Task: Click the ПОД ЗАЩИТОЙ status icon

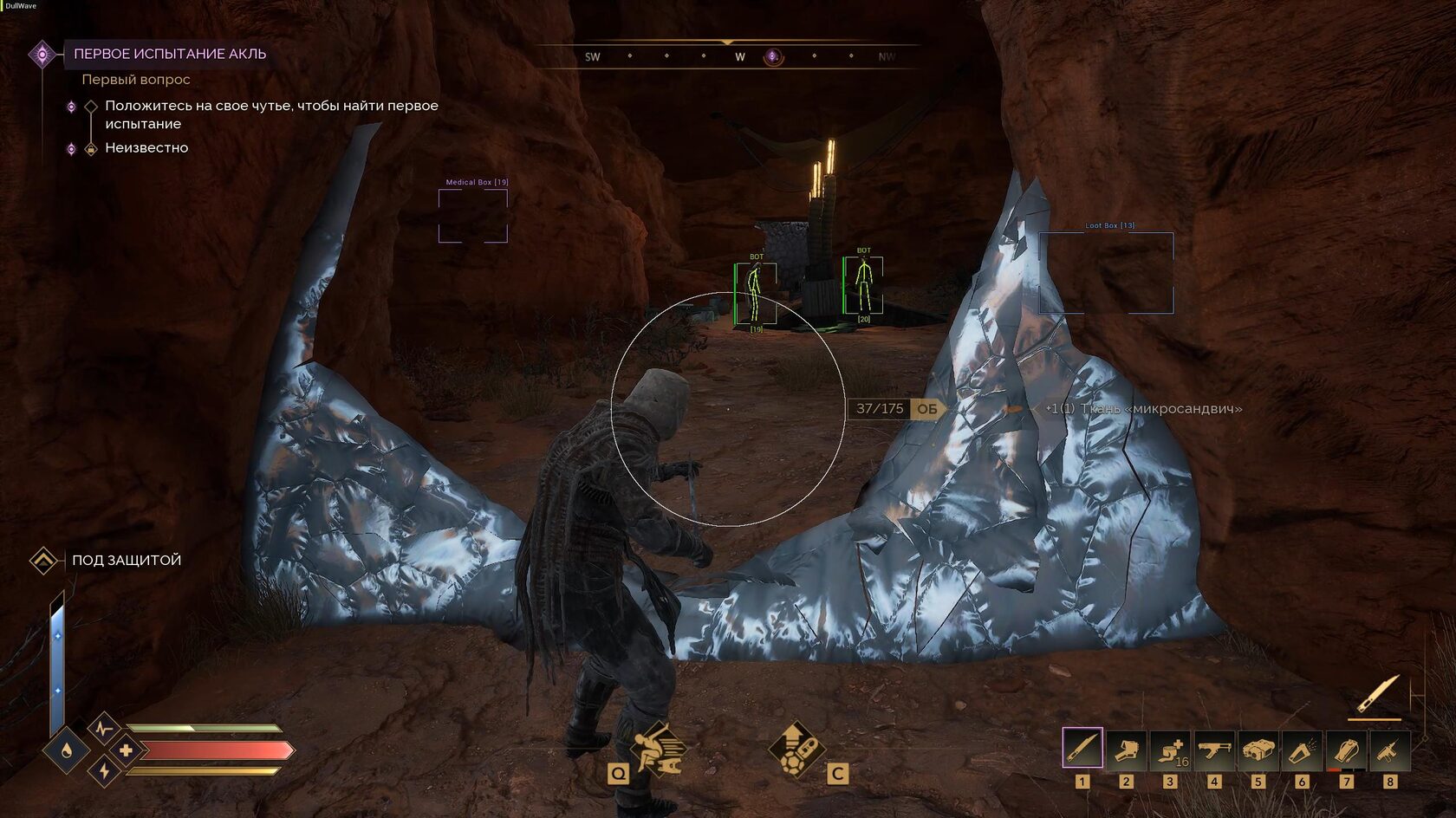Action: coord(43,561)
